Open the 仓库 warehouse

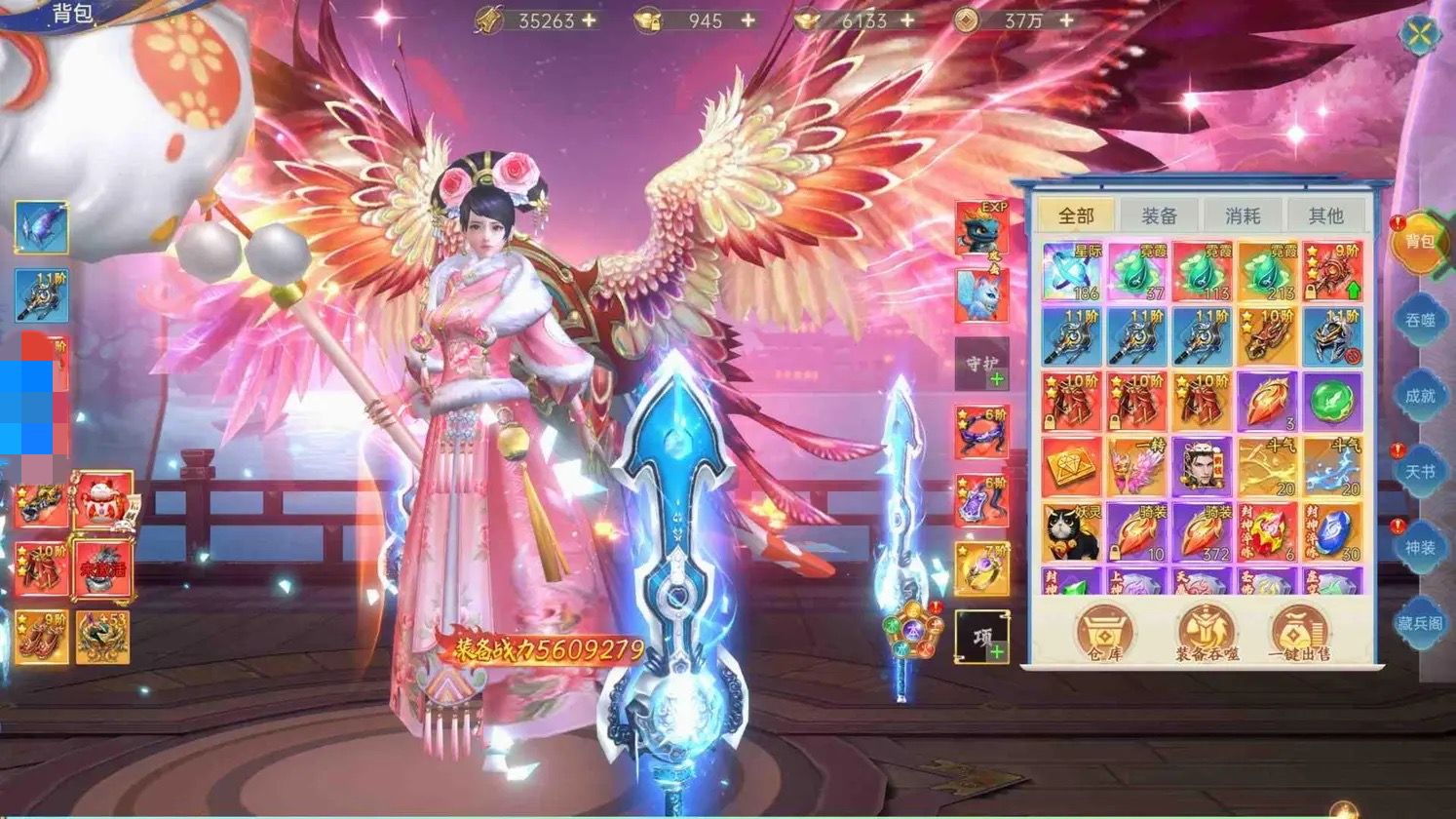pos(1104,634)
